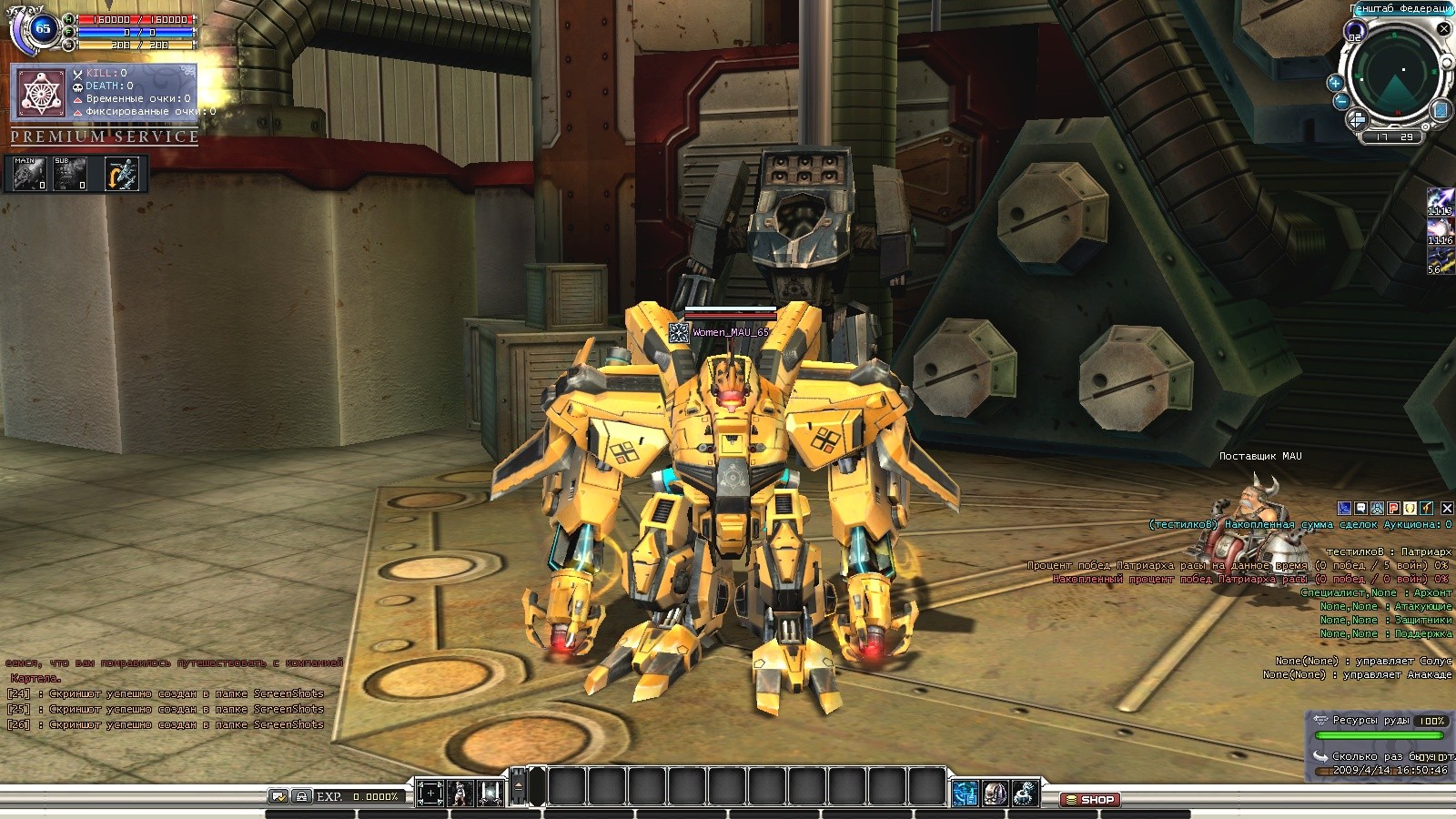Image resolution: width=1456 pixels, height=819 pixels.
Task: Click the circular radar minimap
Action: click(x=1395, y=75)
